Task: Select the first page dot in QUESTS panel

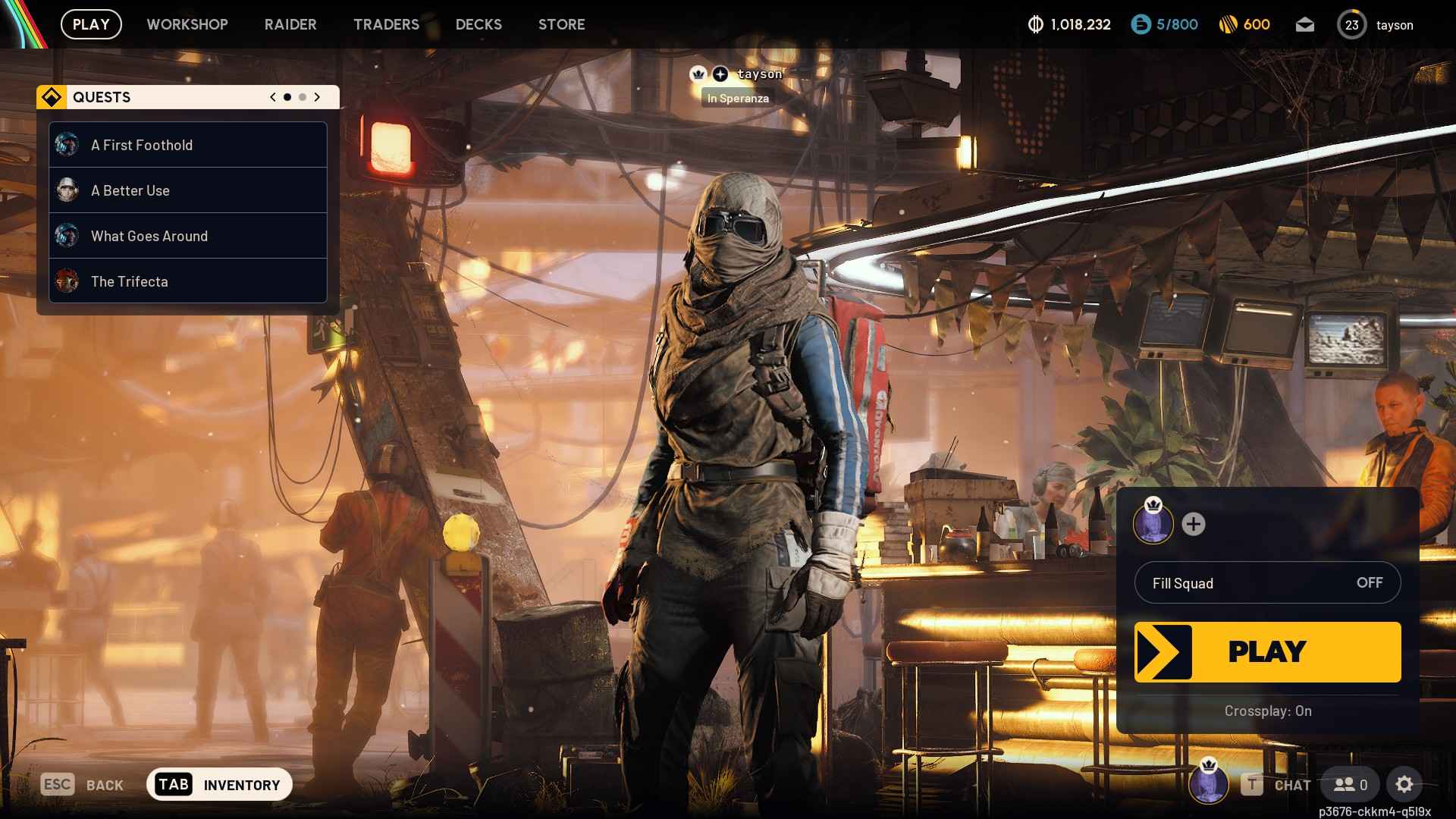Action: [x=287, y=97]
